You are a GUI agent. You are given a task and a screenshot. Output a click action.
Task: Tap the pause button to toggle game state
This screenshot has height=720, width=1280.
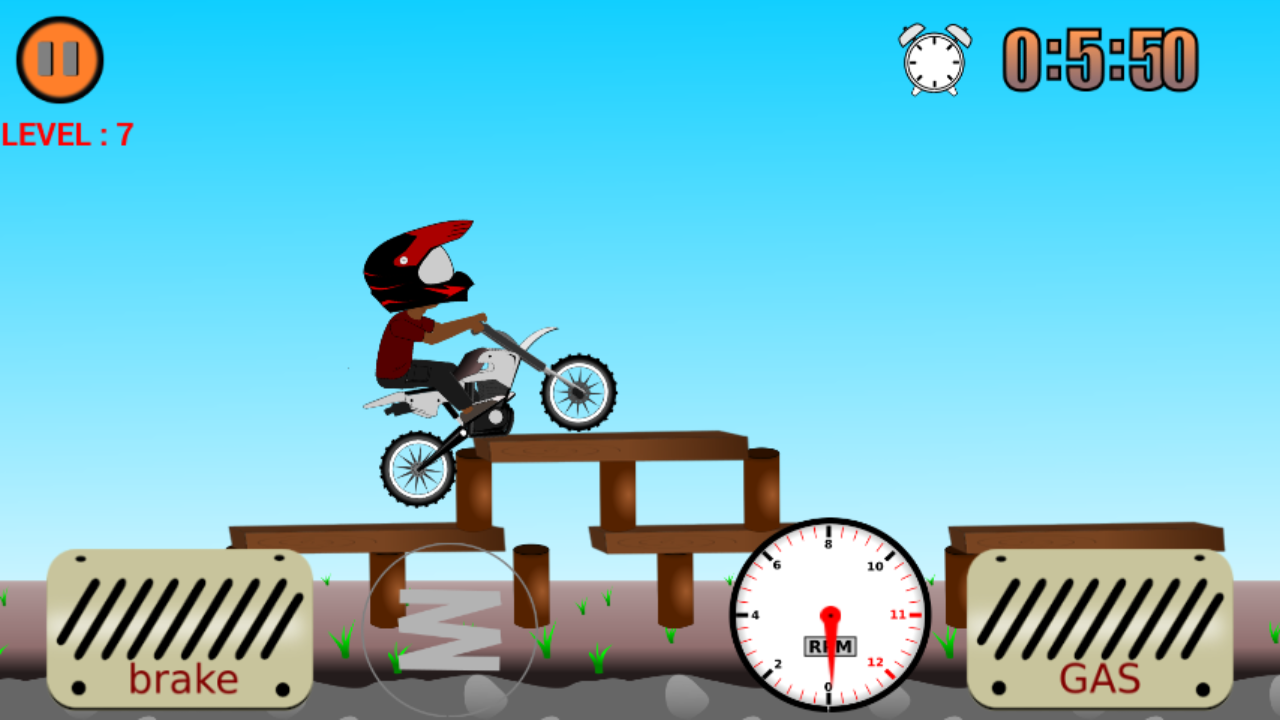pyautogui.click(x=58, y=59)
